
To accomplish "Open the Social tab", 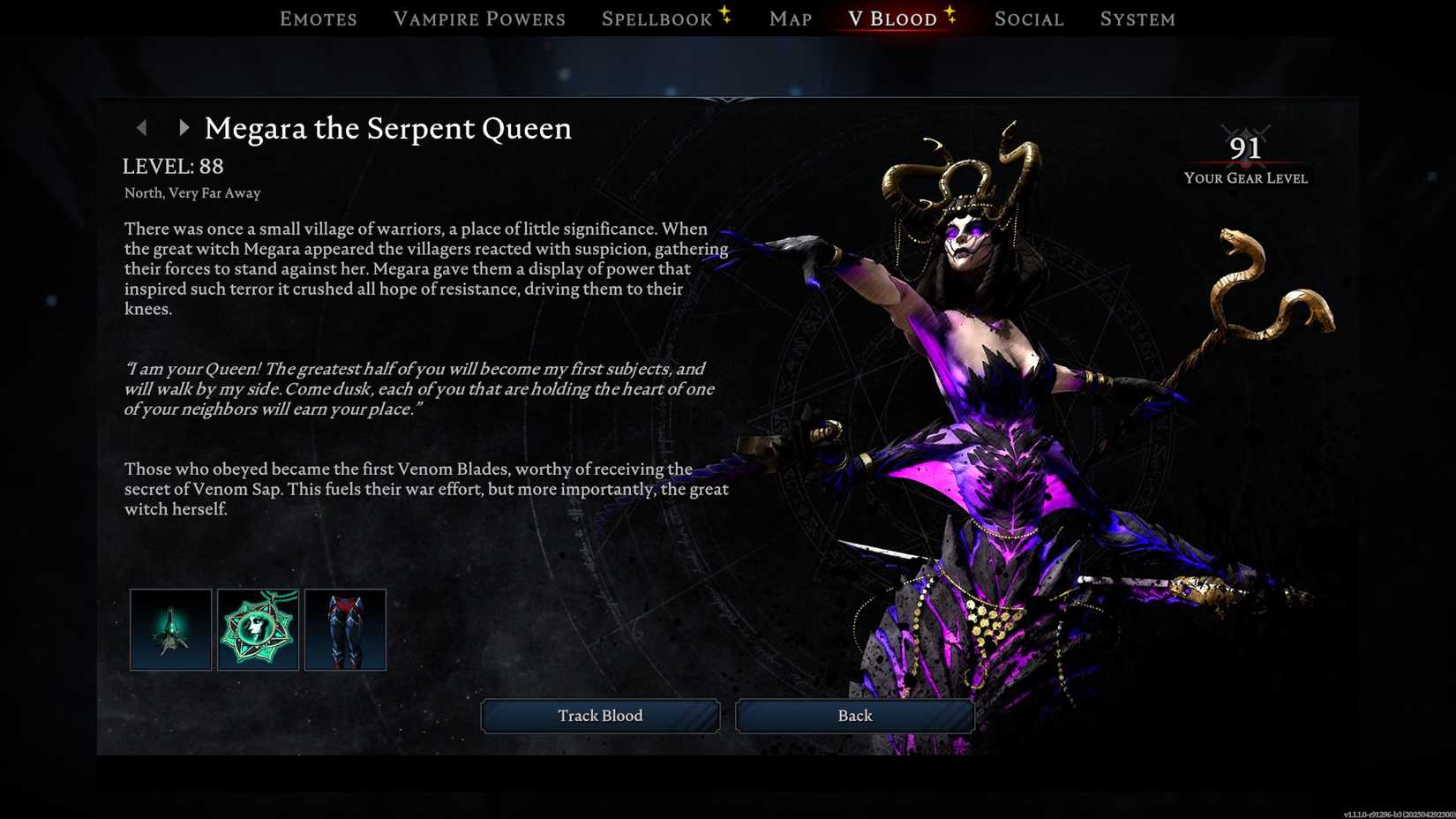I will tap(1028, 19).
